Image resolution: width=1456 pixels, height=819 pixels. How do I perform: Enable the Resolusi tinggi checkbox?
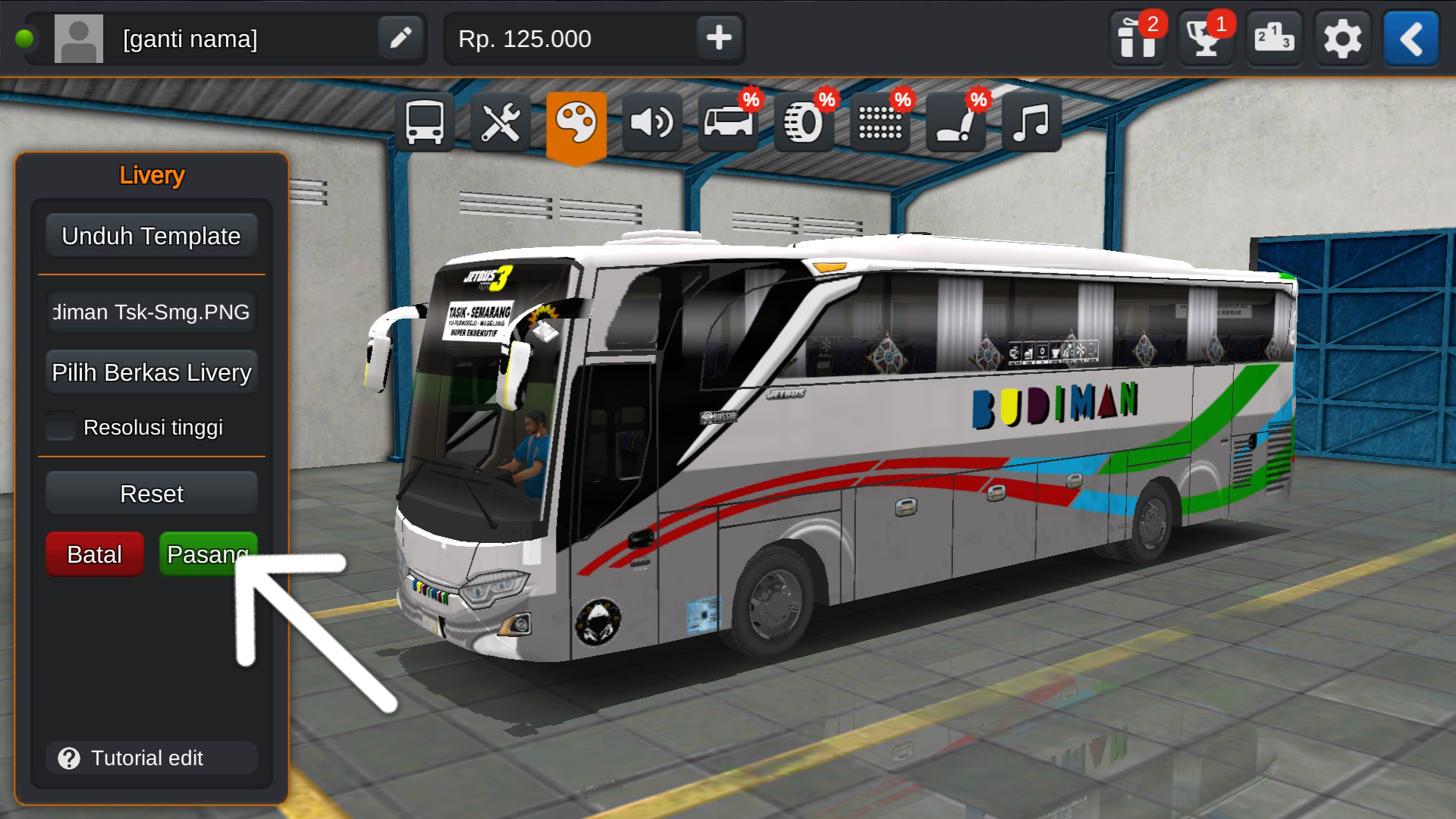[x=59, y=427]
